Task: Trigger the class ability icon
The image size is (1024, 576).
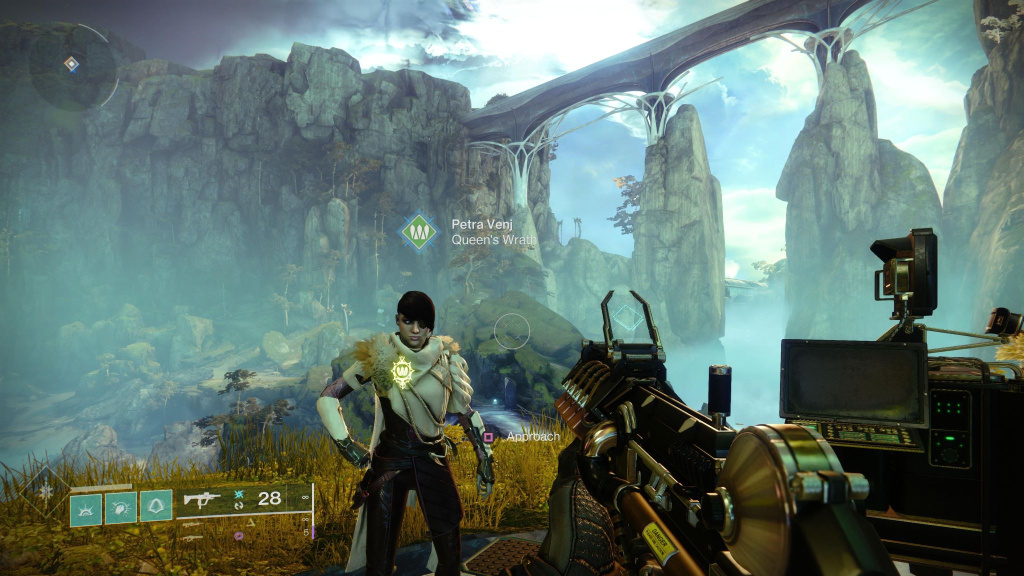Action: (x=156, y=506)
